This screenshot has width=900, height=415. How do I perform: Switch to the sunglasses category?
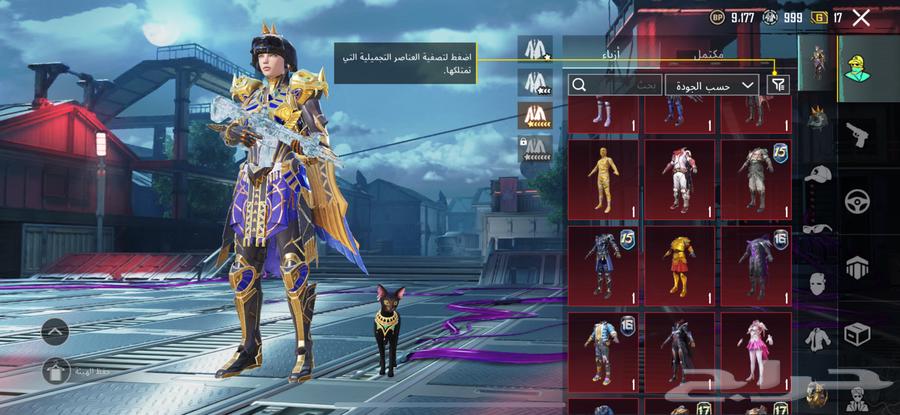(818, 229)
